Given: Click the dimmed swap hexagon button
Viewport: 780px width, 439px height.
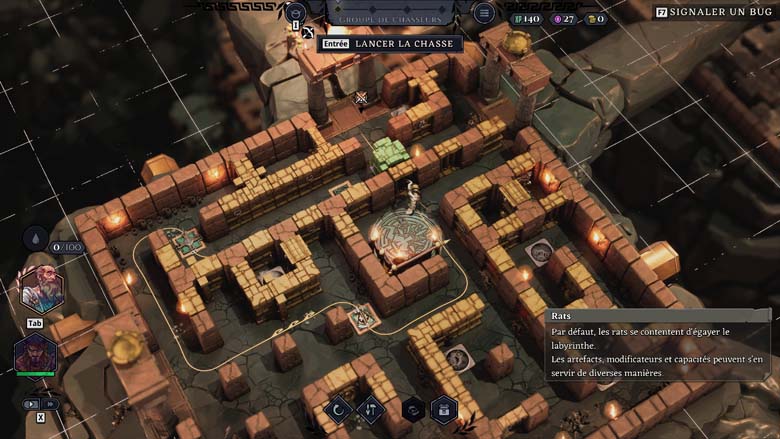Looking at the screenshot, I should pyautogui.click(x=412, y=409).
